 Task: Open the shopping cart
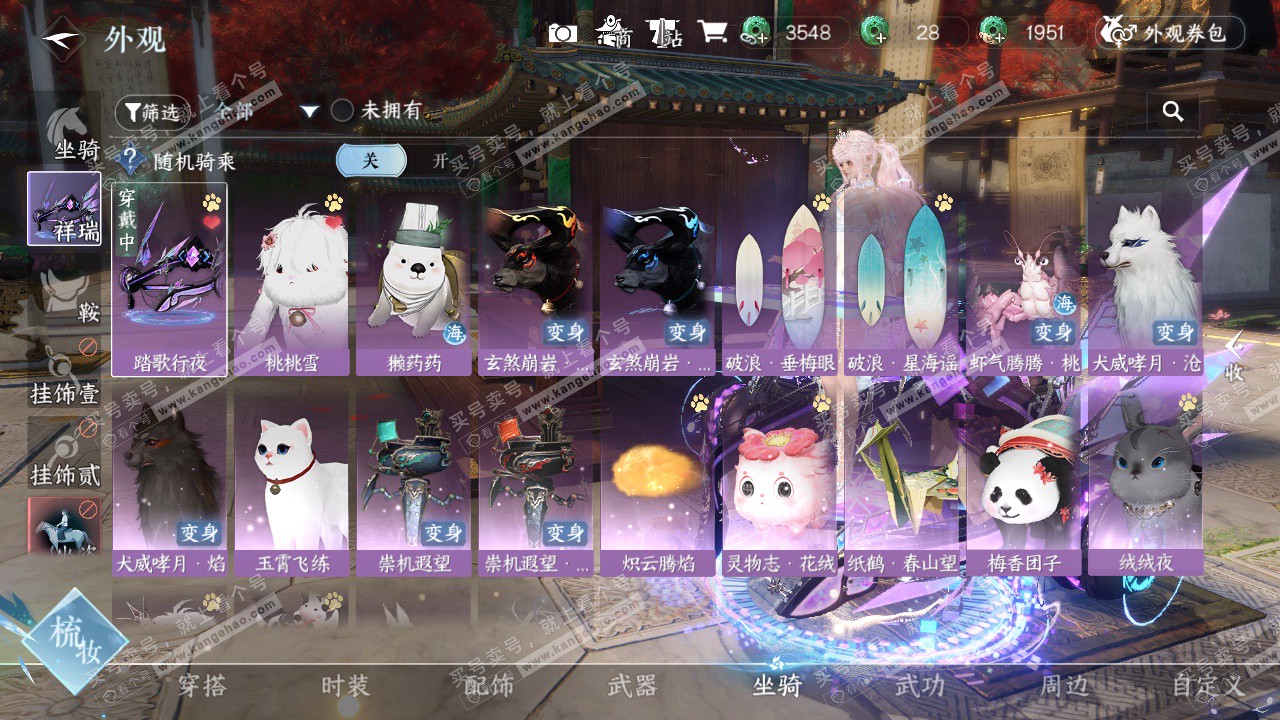[712, 32]
